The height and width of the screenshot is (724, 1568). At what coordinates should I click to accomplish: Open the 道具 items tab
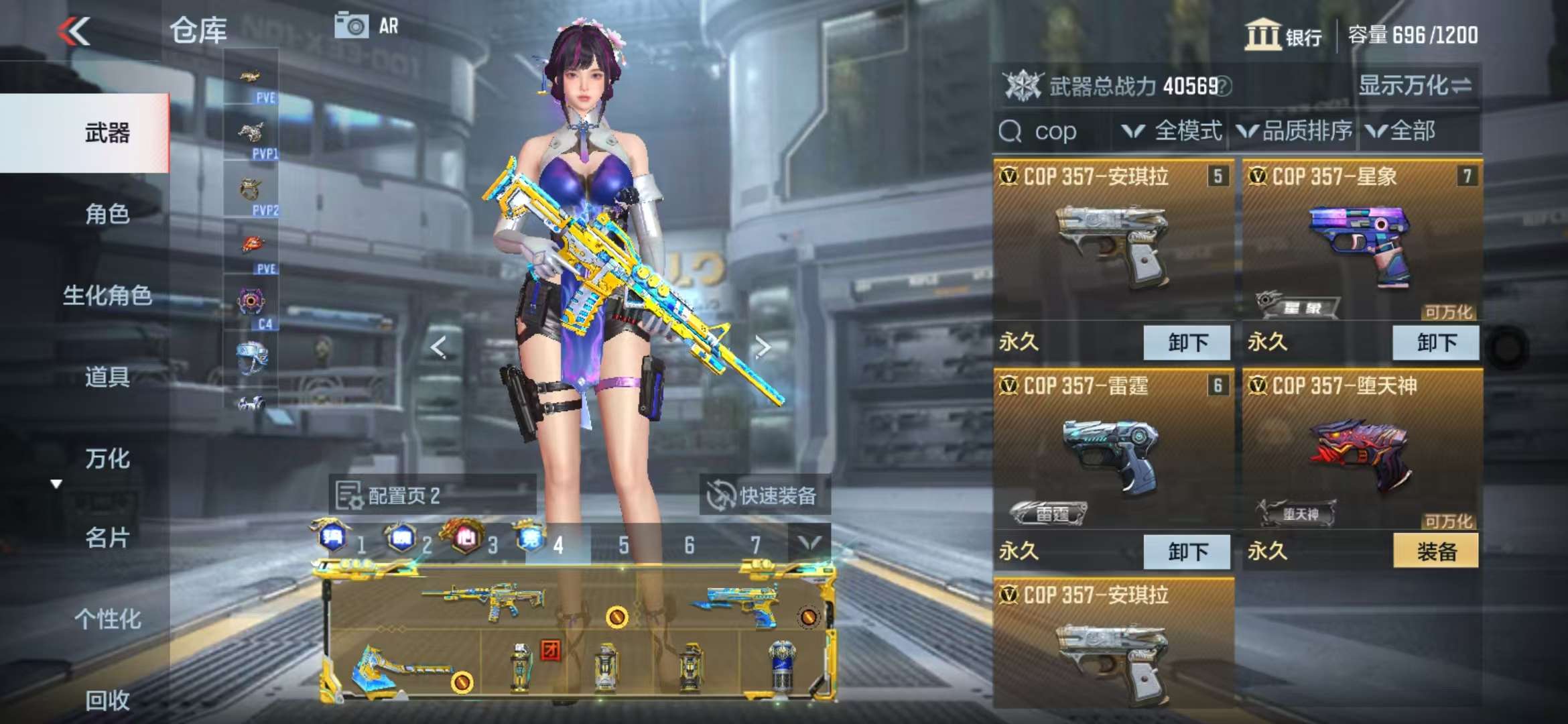point(107,377)
